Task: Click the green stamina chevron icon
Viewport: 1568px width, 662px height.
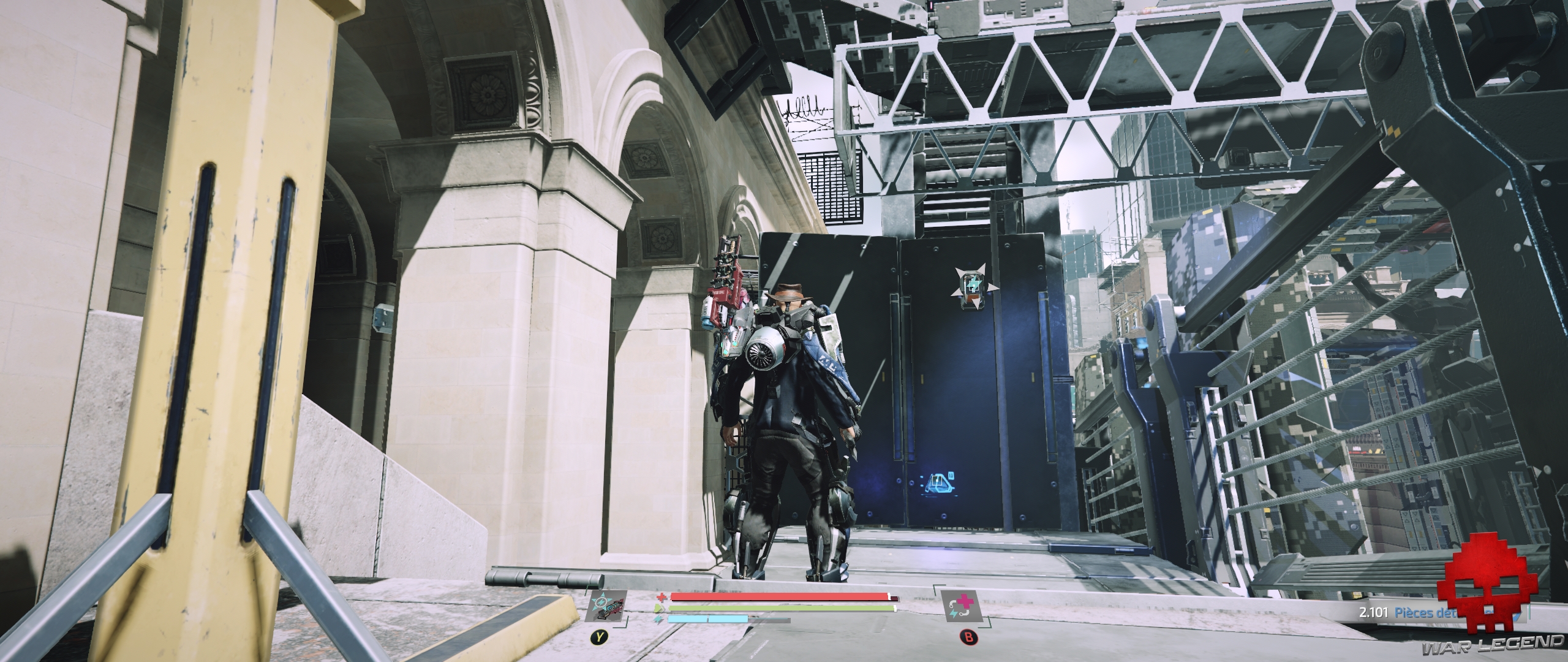Action: tap(659, 608)
